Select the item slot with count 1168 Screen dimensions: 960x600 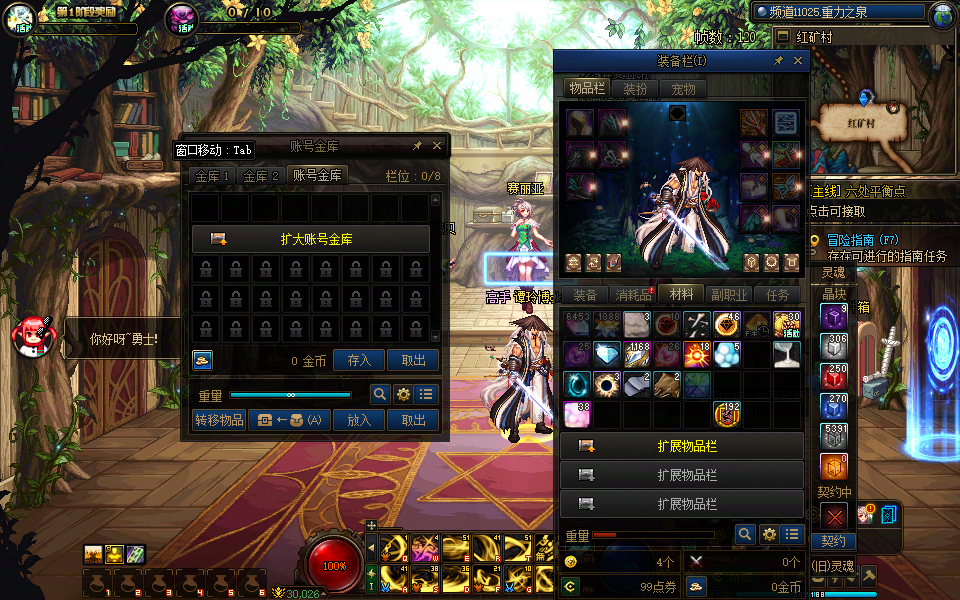pyautogui.click(x=637, y=355)
